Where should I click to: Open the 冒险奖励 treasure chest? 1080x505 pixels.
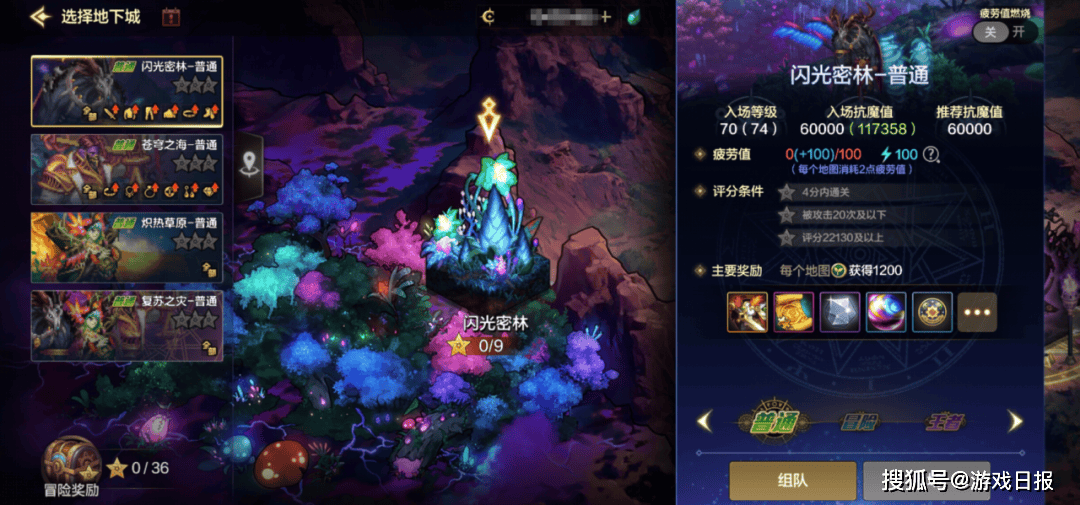(x=70, y=466)
